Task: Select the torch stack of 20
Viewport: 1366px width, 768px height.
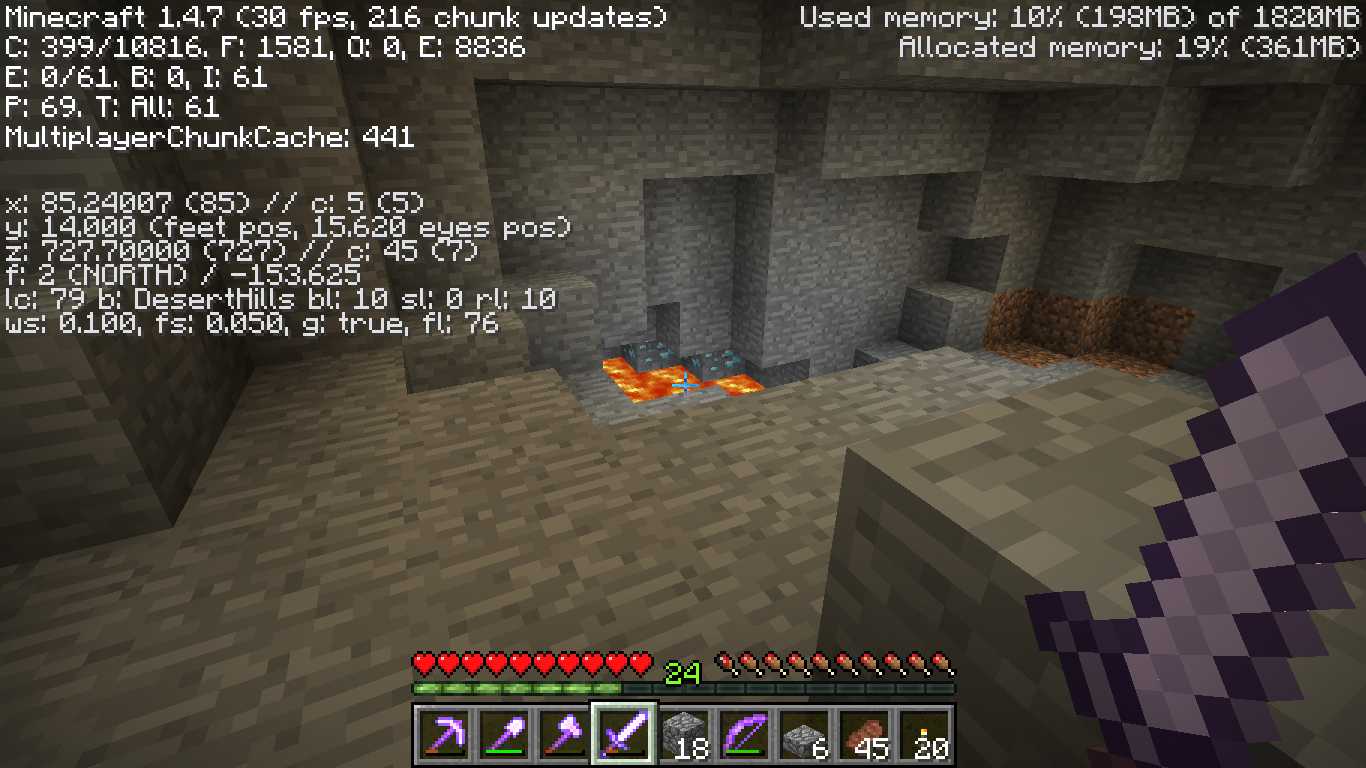Action: (924, 736)
